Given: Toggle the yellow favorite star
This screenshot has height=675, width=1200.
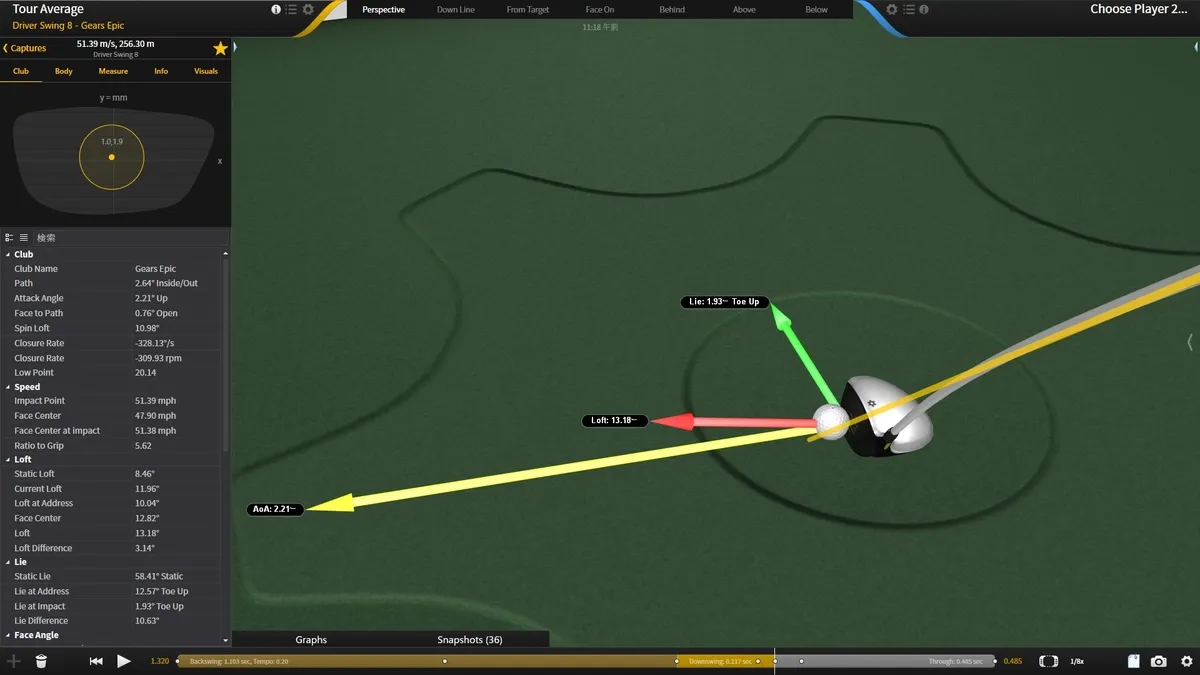Looking at the screenshot, I should [220, 48].
